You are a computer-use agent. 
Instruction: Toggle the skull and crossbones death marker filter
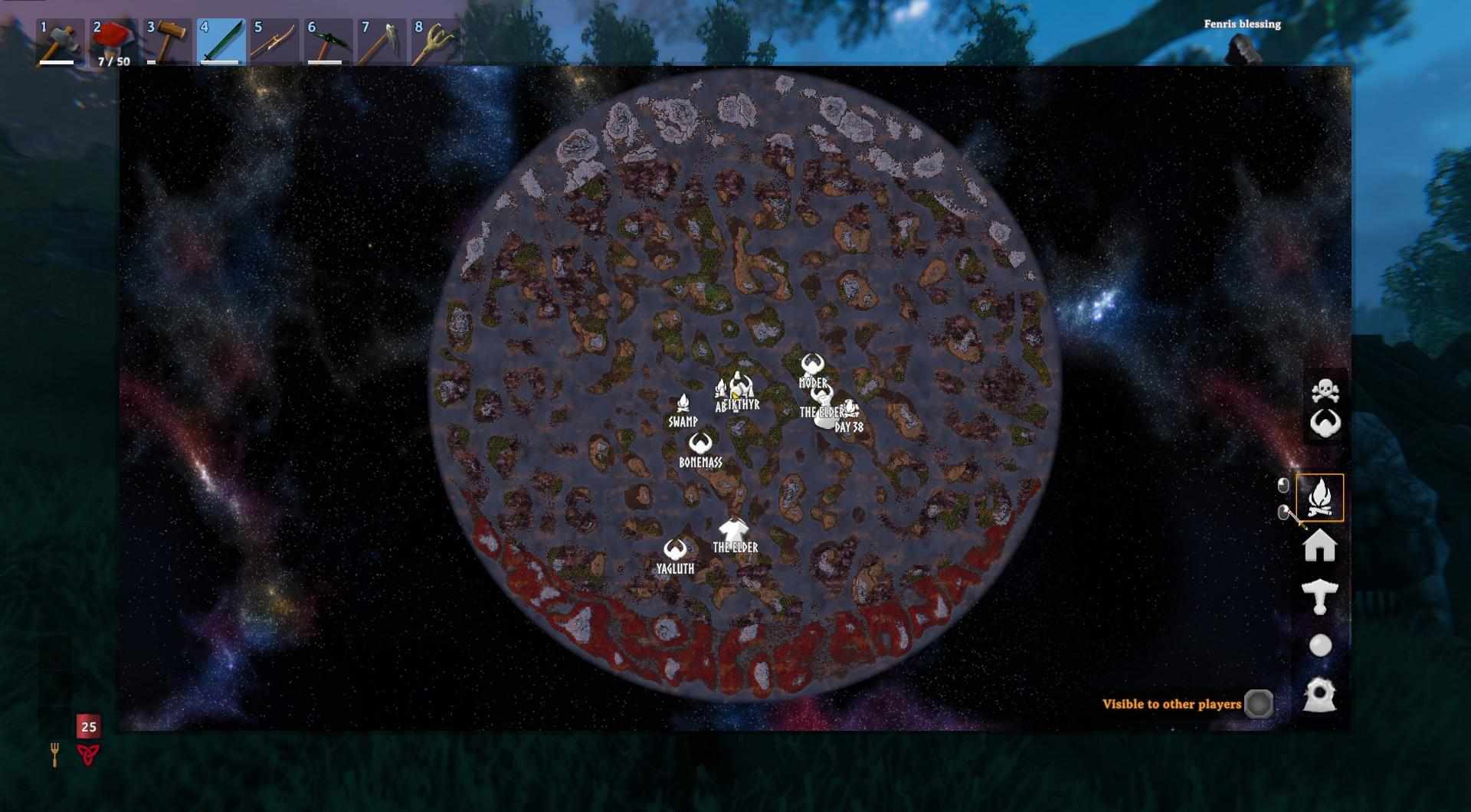pyautogui.click(x=1325, y=391)
